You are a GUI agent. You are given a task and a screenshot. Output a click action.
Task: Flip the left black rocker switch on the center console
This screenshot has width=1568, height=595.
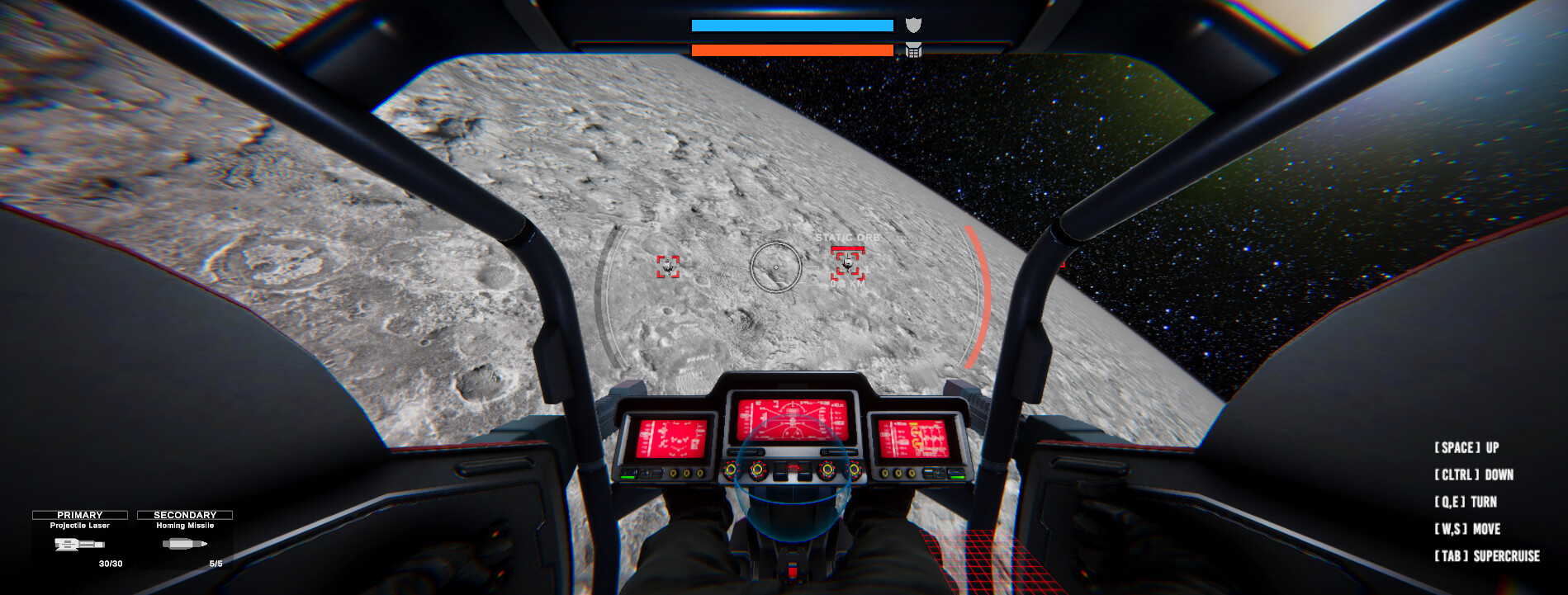[779, 472]
